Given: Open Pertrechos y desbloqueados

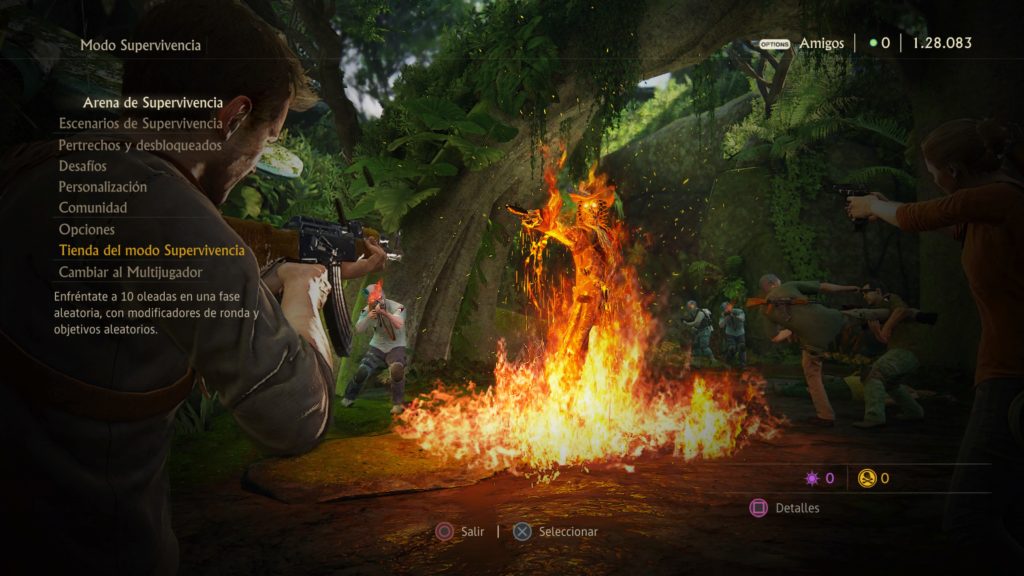Looking at the screenshot, I should [140, 145].
